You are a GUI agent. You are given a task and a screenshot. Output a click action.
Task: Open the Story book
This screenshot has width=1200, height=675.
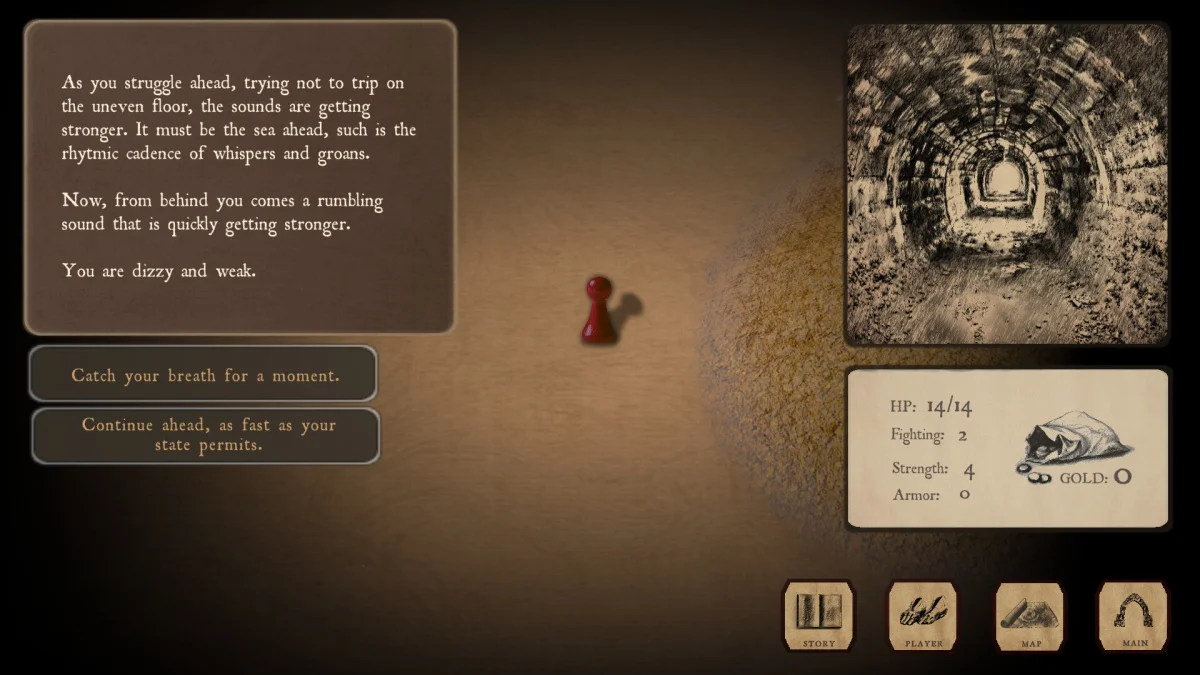(818, 615)
